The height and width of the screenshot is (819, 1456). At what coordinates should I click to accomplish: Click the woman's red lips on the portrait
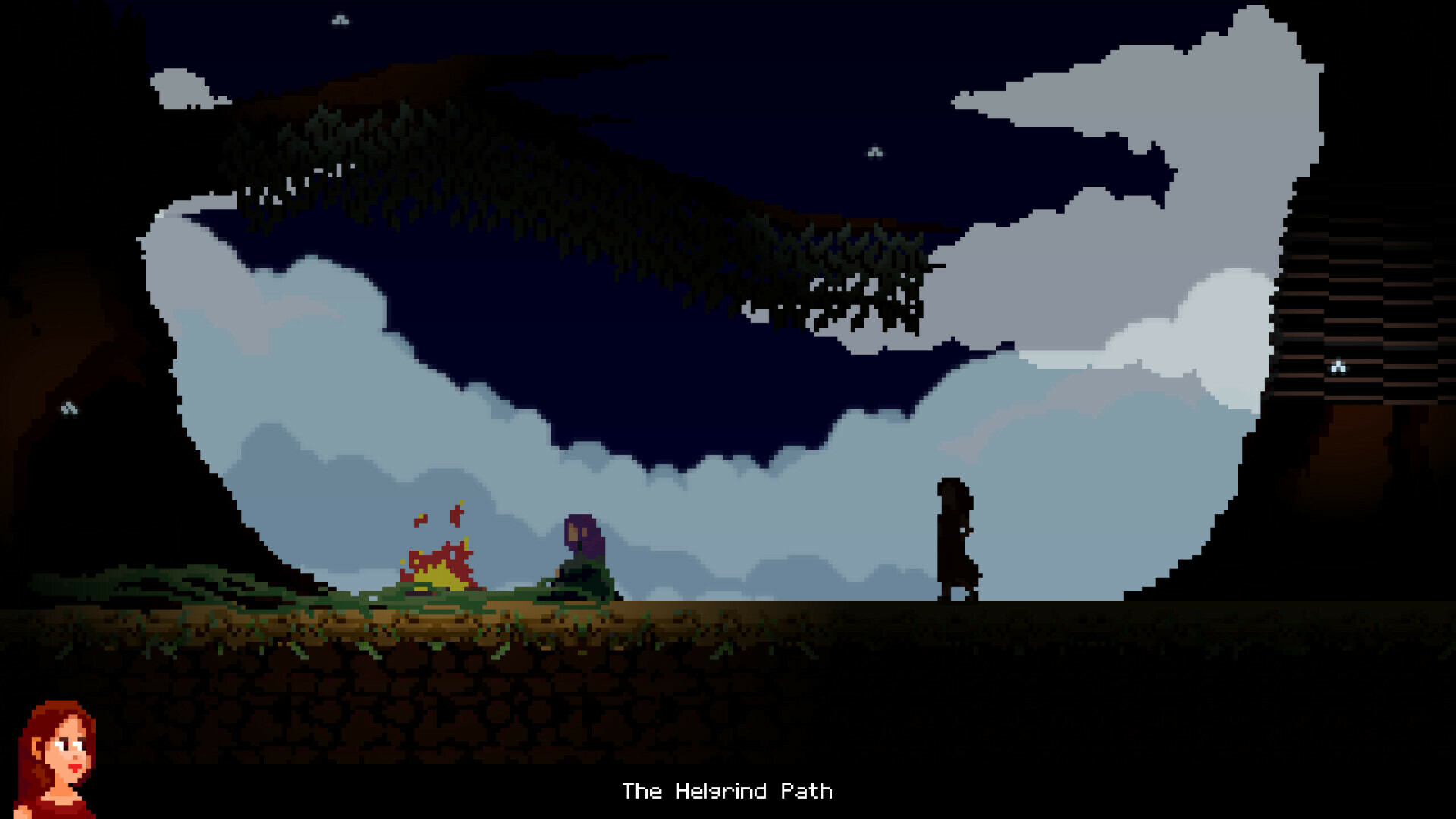tap(74, 768)
